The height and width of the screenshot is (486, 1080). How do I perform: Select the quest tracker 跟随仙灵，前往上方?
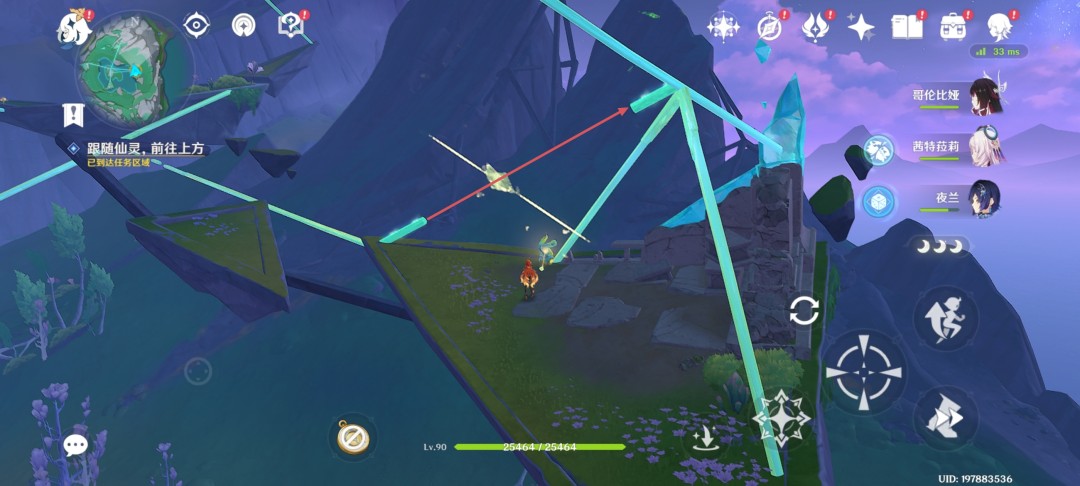click(145, 148)
